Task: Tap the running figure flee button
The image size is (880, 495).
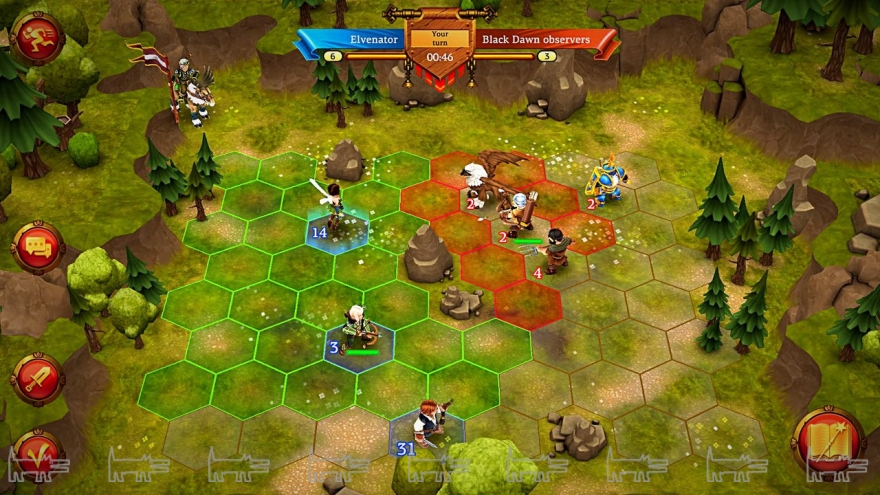Action: tap(37, 37)
